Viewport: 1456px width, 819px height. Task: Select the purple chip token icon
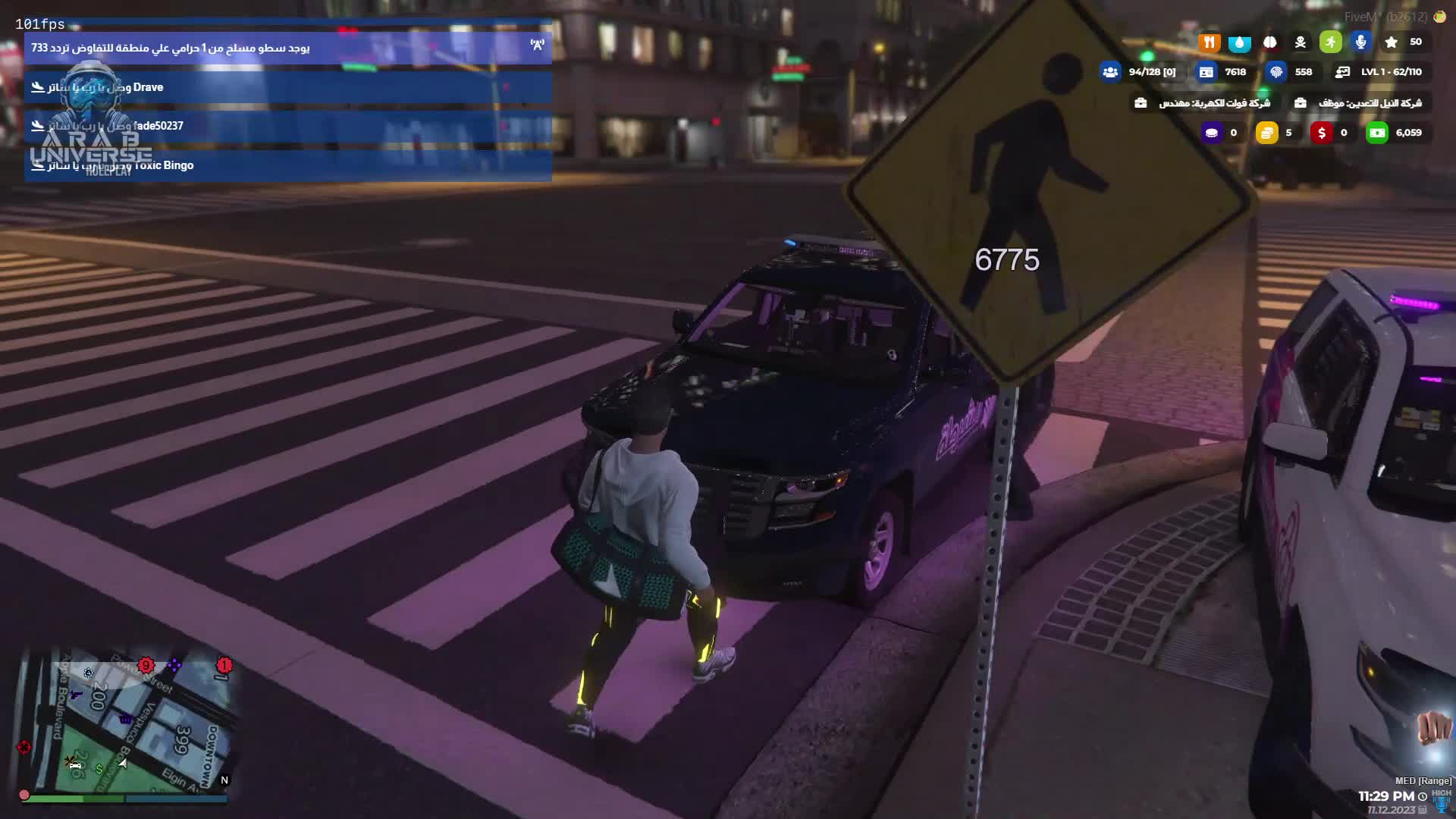tap(1212, 133)
